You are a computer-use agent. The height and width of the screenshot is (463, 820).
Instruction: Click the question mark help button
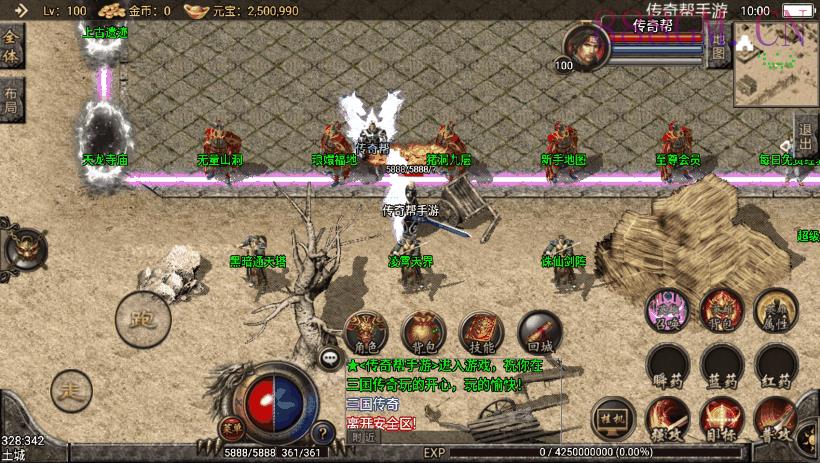(322, 433)
